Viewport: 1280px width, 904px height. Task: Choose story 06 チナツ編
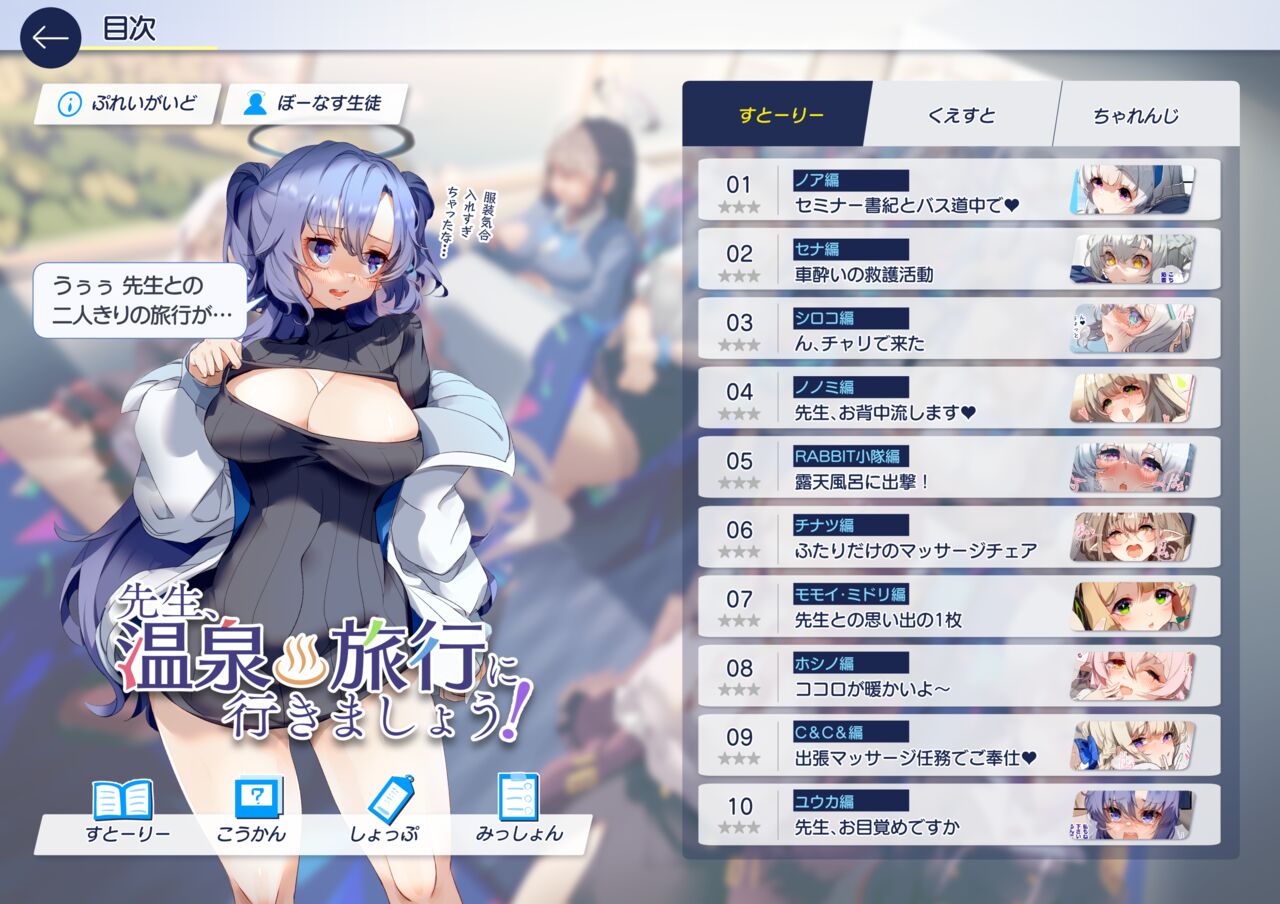coord(958,538)
